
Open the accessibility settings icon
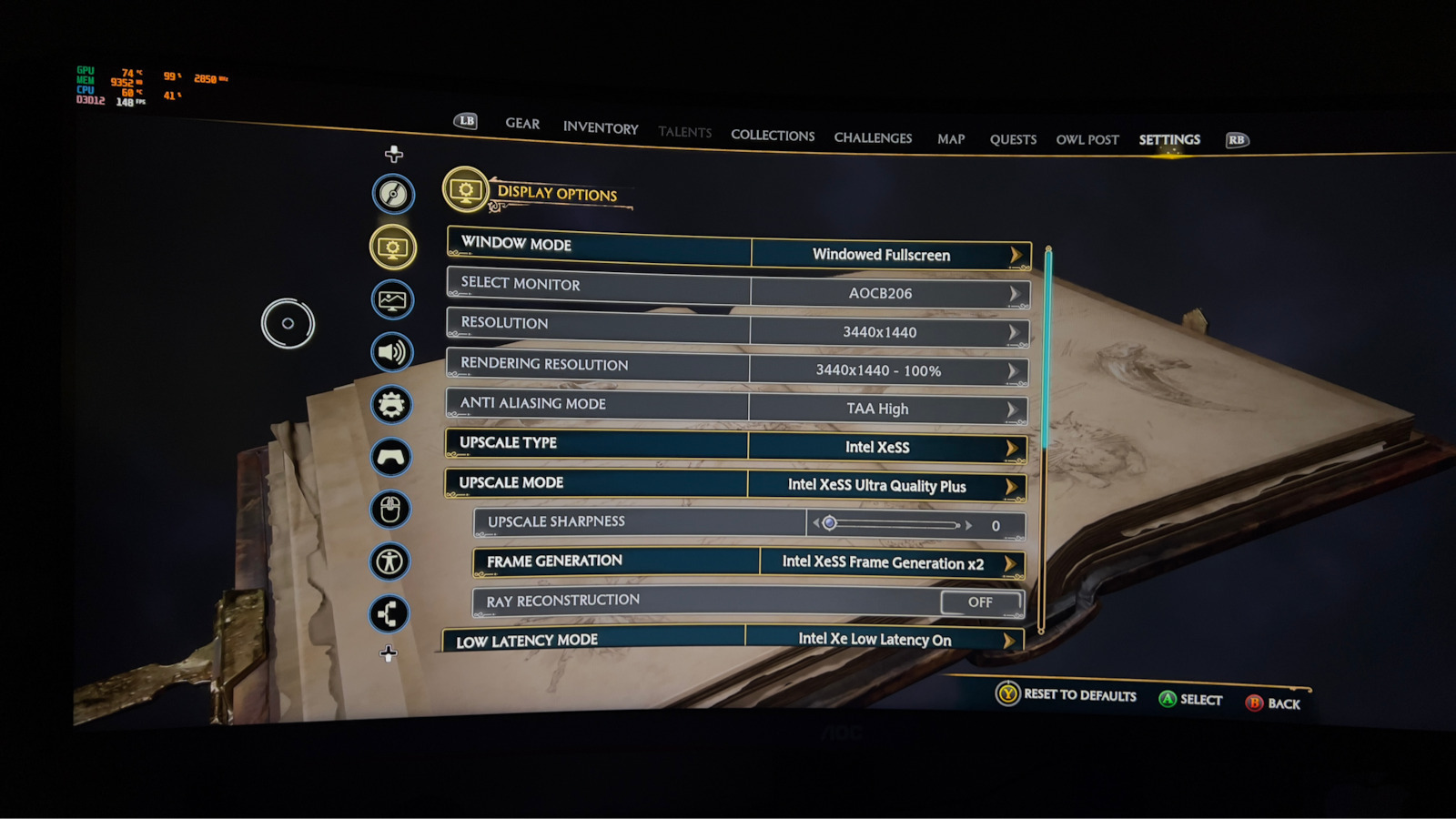pos(390,561)
